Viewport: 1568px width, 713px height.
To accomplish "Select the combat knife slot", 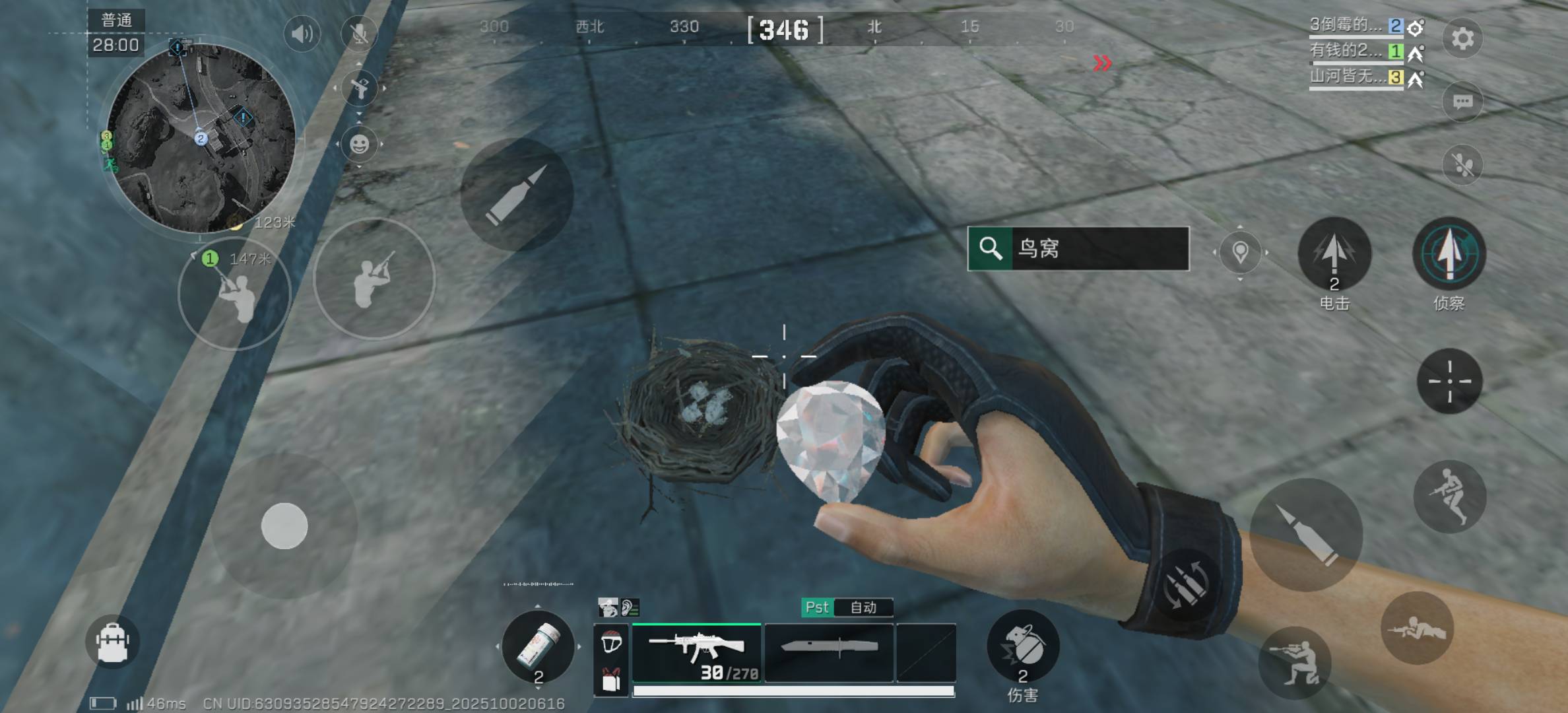I will pyautogui.click(x=829, y=652).
